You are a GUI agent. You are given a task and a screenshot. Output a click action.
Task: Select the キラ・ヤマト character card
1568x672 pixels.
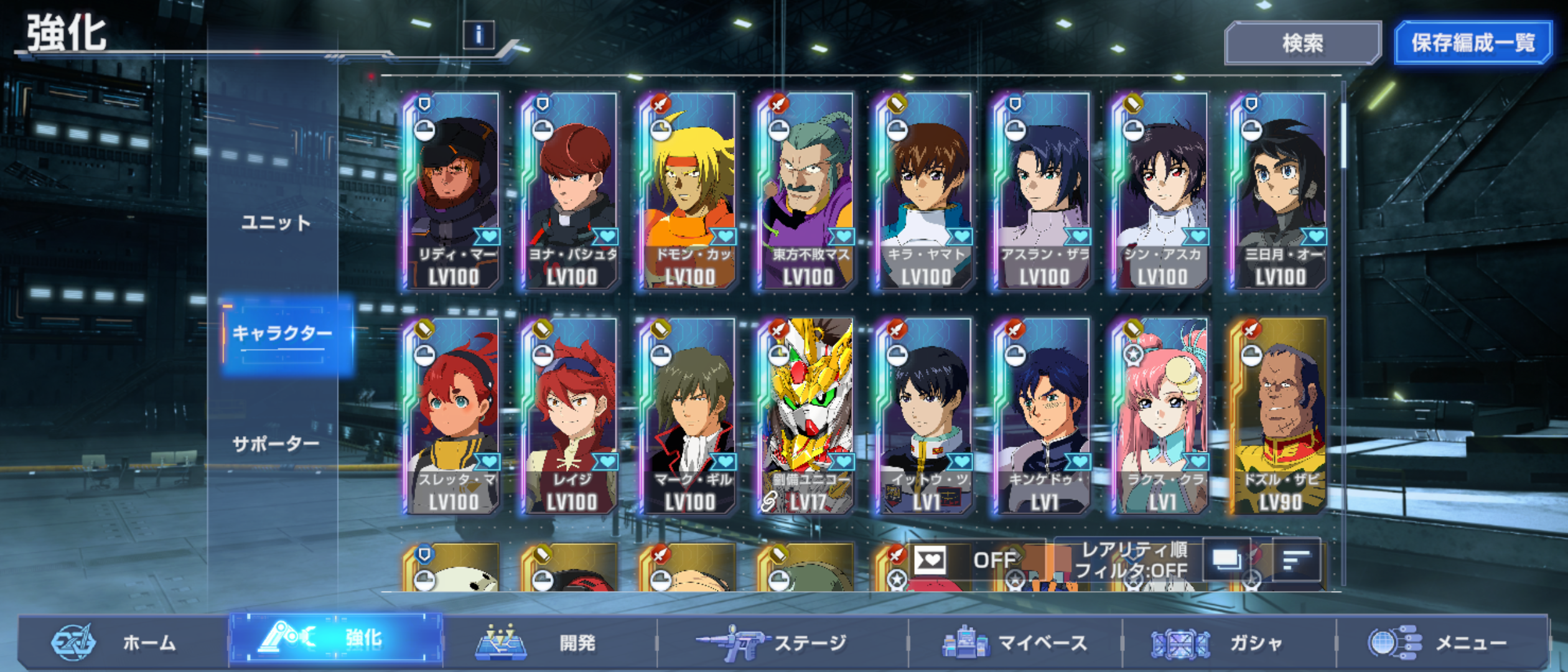(x=925, y=192)
